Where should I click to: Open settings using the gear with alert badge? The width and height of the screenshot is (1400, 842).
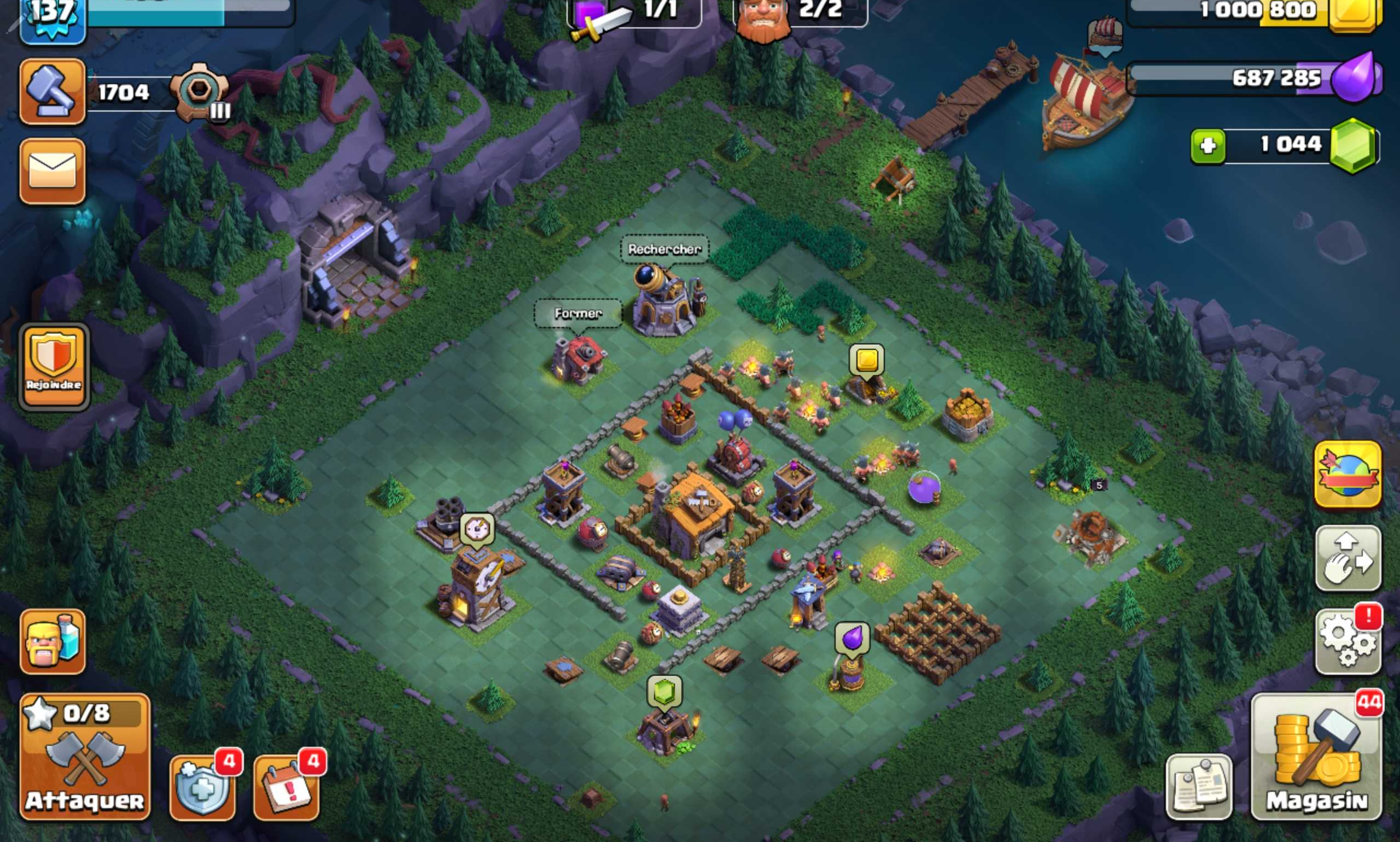1348,638
